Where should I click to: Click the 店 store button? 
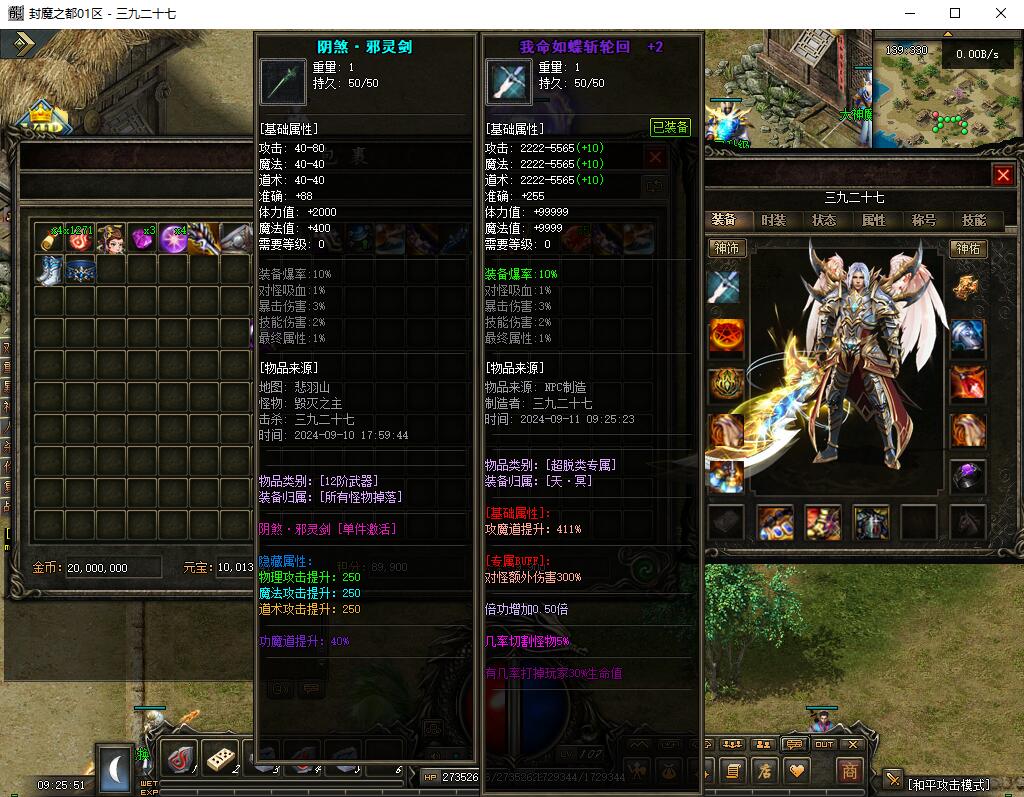764,771
